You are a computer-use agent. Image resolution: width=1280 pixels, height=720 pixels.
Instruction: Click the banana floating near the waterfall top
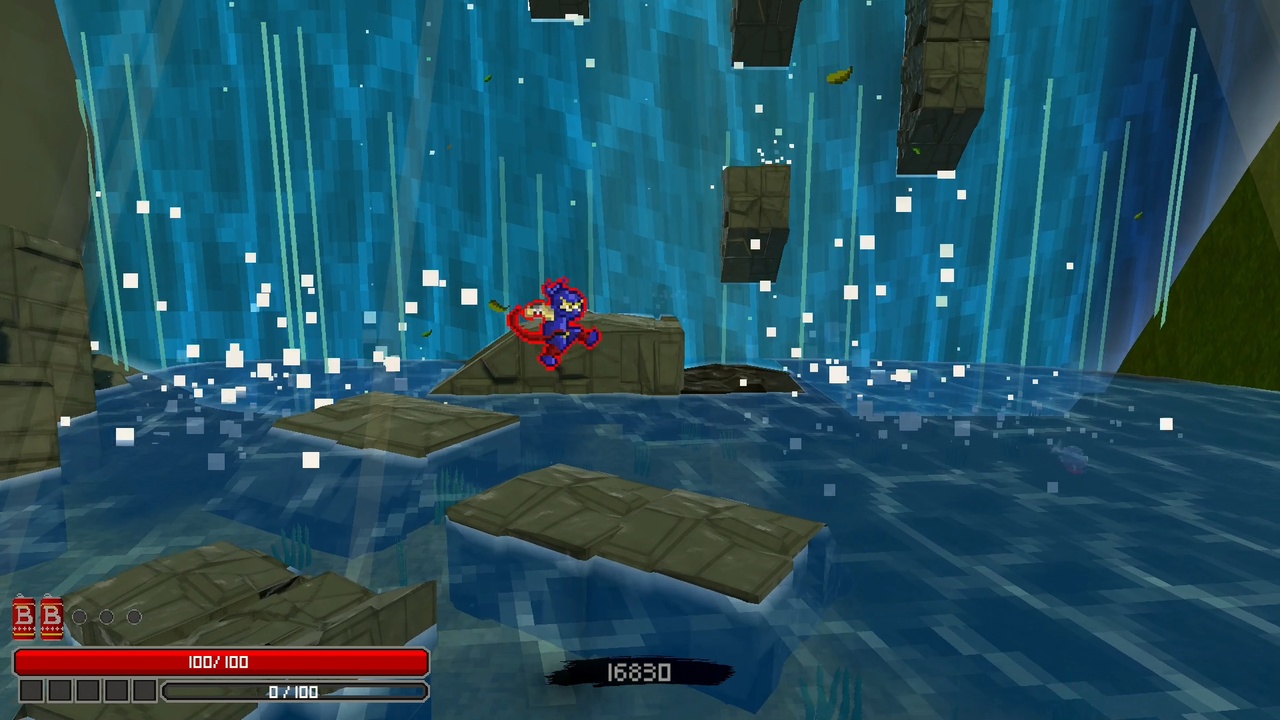tap(838, 75)
